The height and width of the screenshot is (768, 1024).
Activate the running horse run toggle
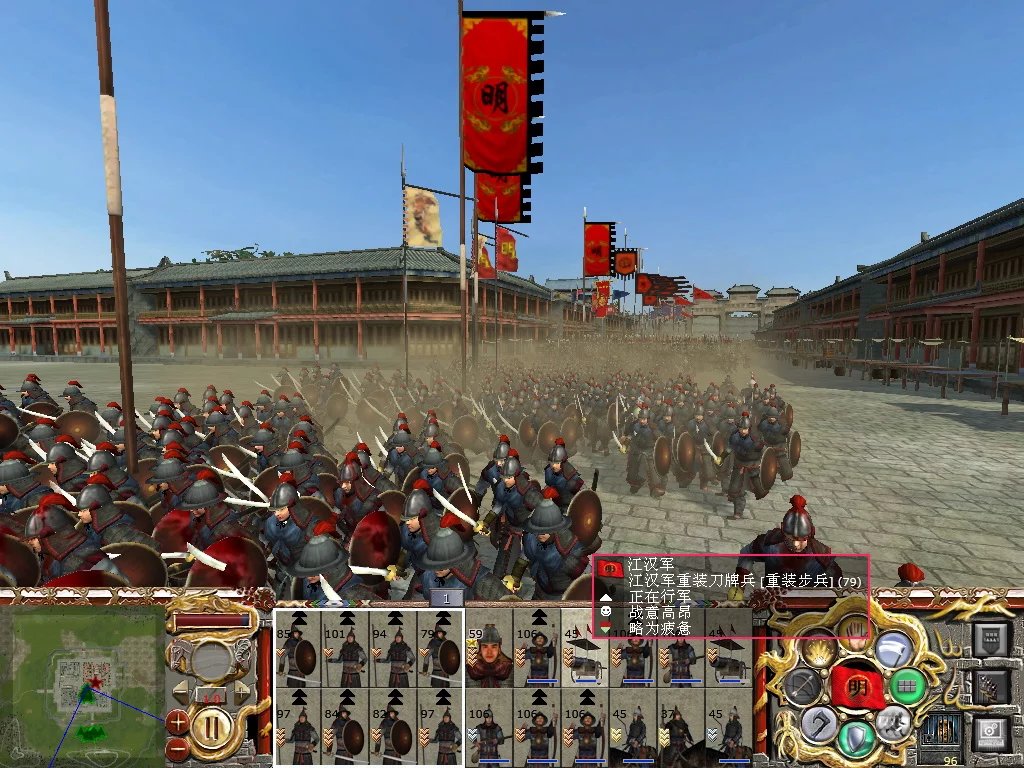(x=893, y=724)
